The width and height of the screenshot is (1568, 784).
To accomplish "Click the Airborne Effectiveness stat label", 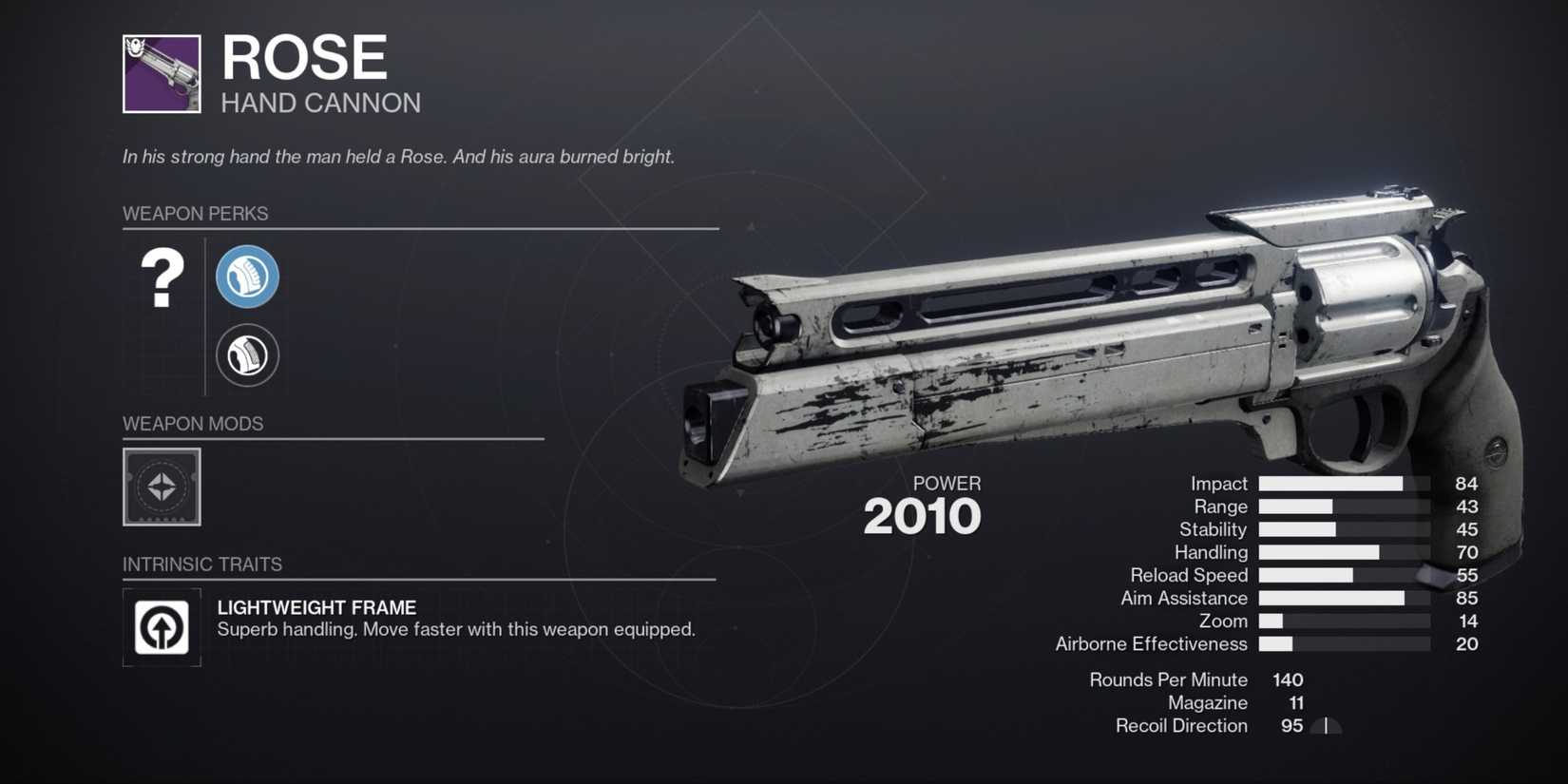I will point(1151,643).
